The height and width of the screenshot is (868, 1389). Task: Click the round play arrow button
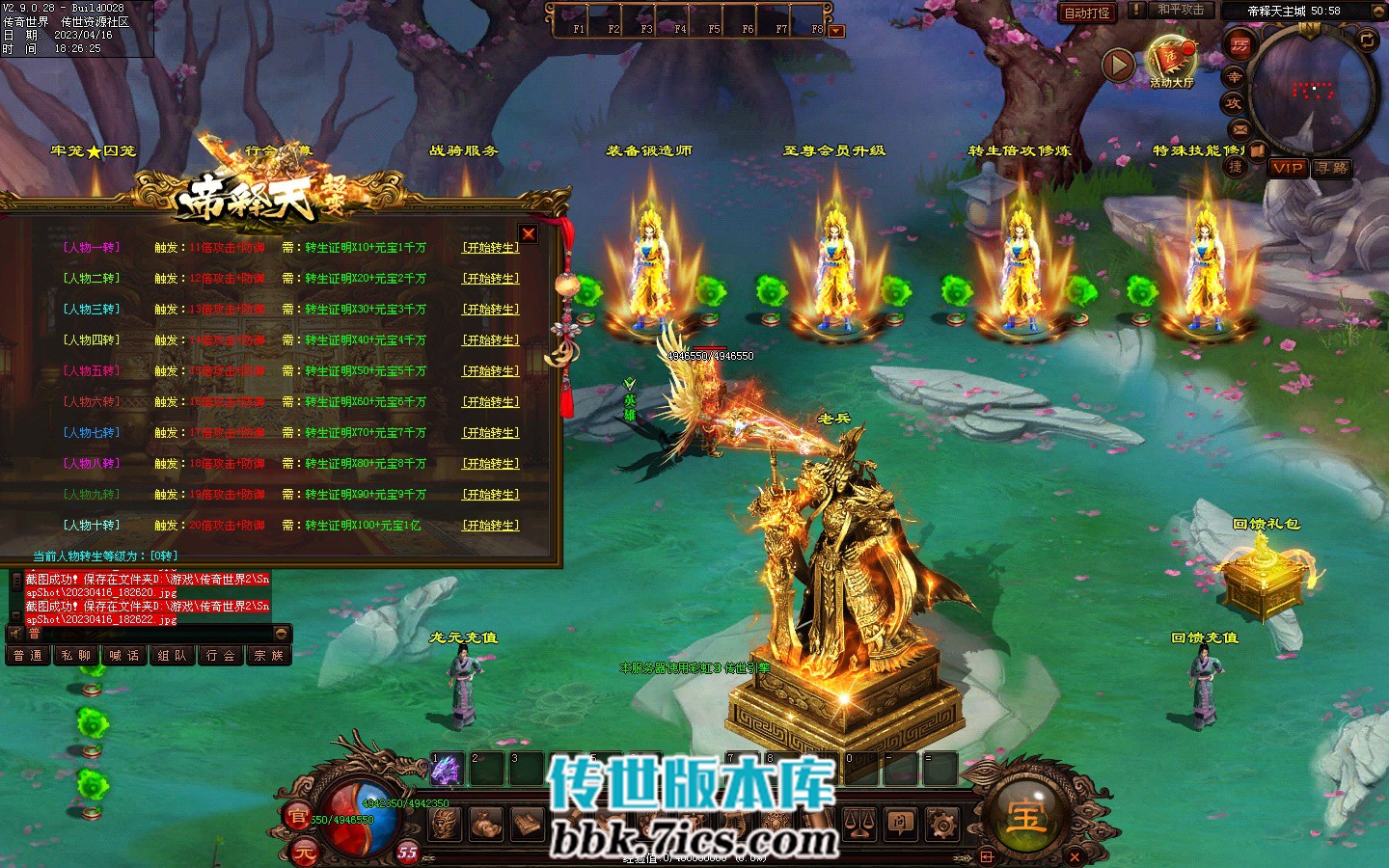[1118, 66]
